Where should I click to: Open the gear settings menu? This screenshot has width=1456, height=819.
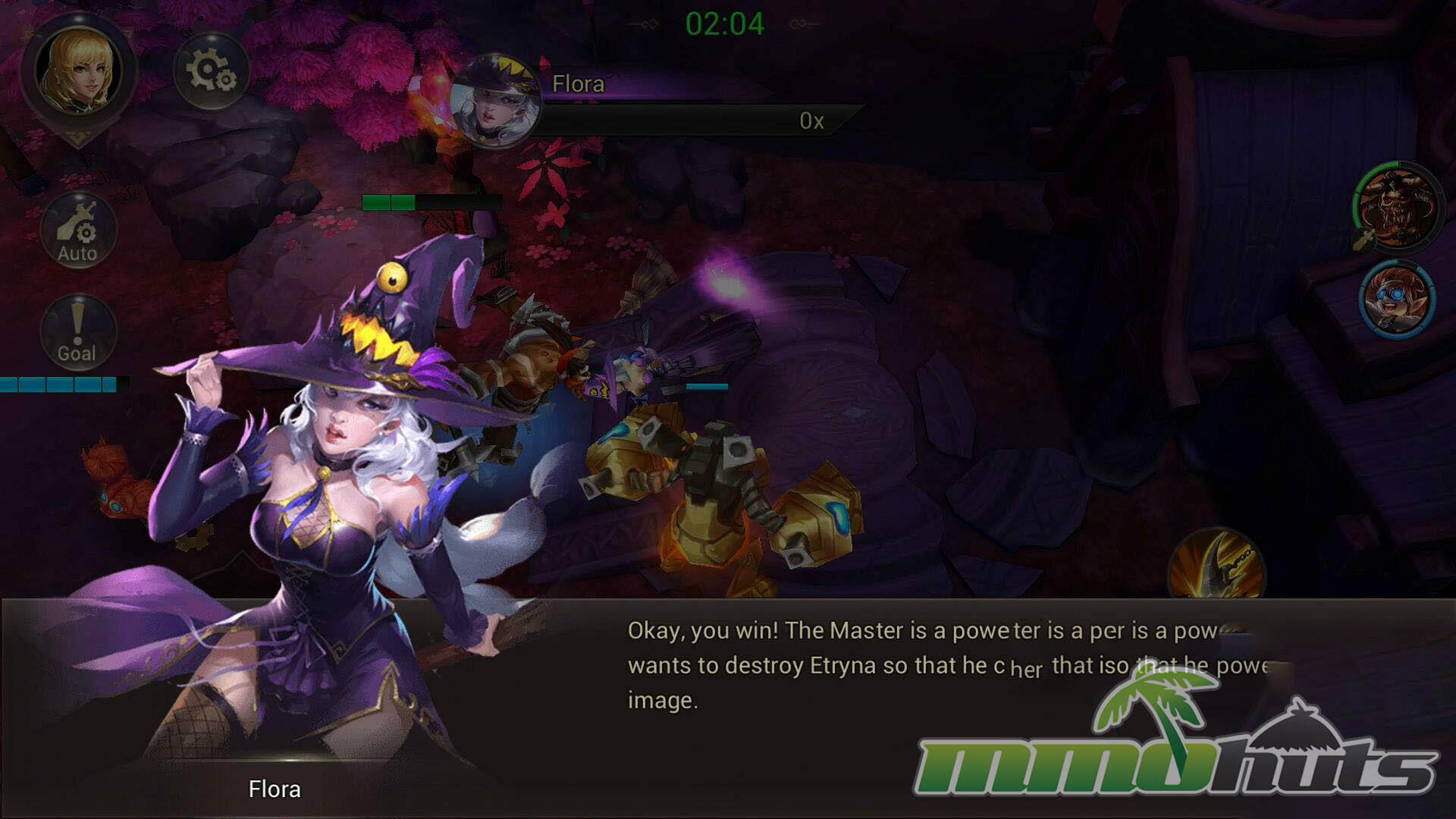tap(211, 72)
